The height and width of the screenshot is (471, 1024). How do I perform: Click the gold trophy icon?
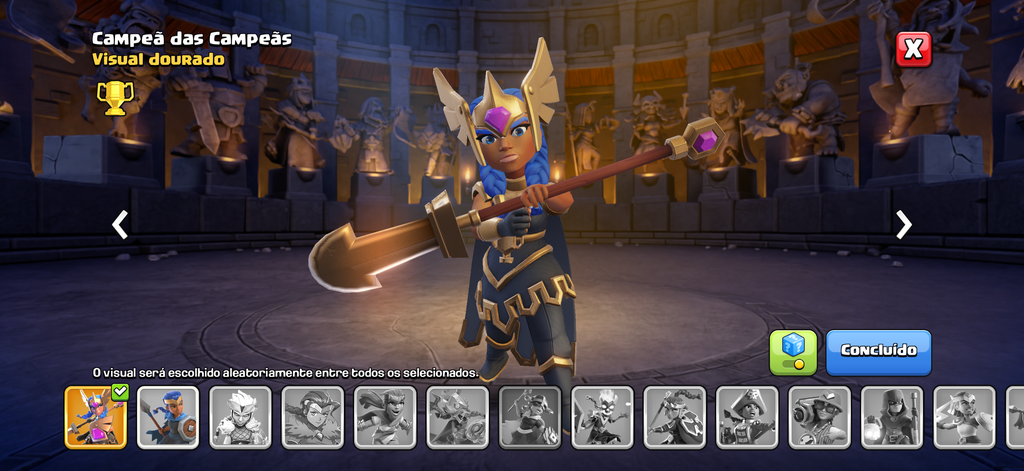(x=115, y=97)
